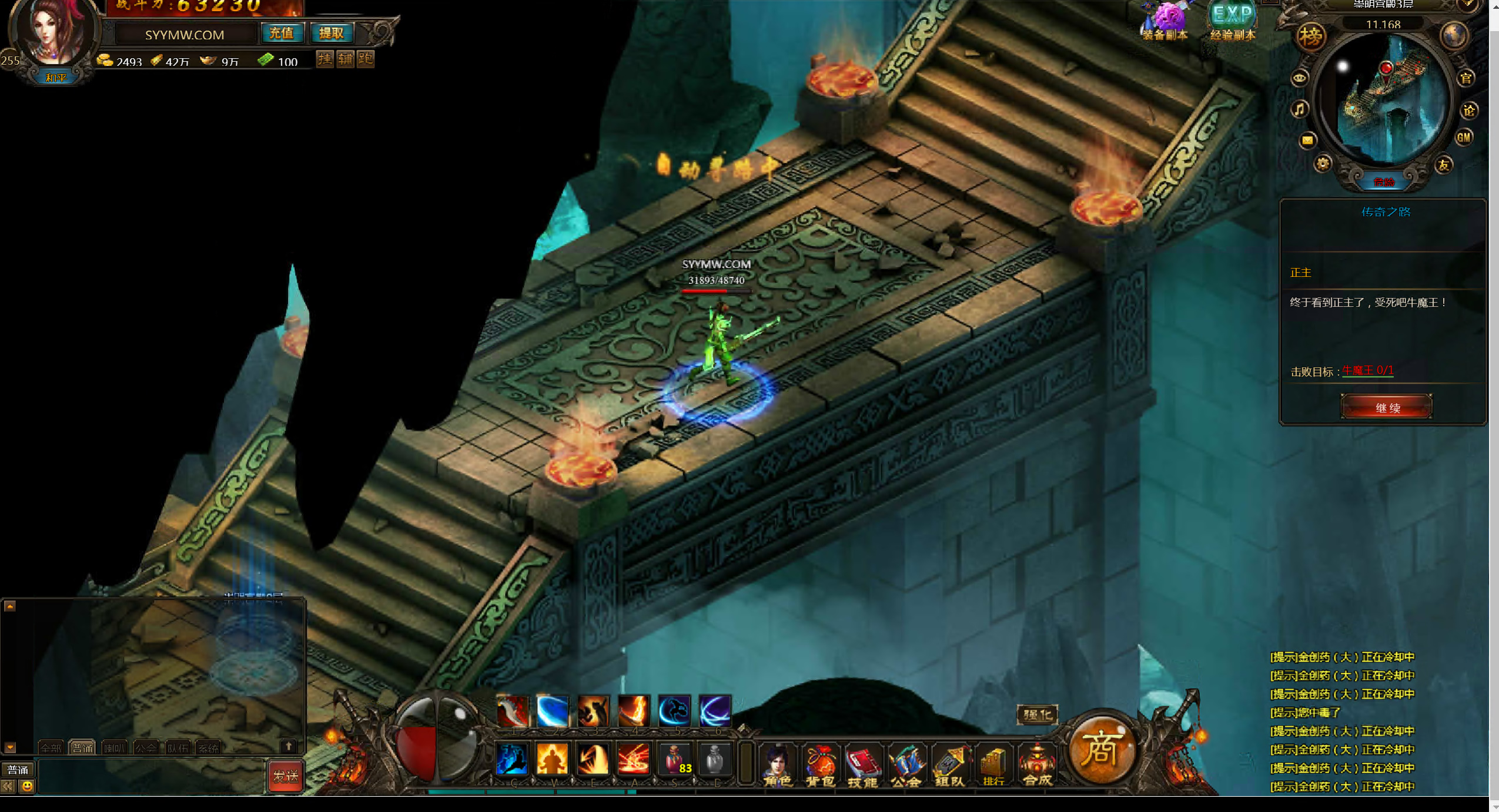This screenshot has width=1499, height=812.
Task: Switch to the 系统 chat tab
Action: (208, 748)
